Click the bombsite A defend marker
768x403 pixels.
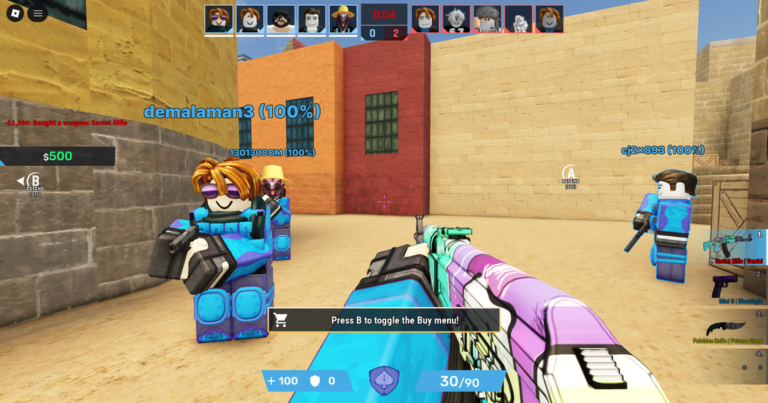(570, 176)
